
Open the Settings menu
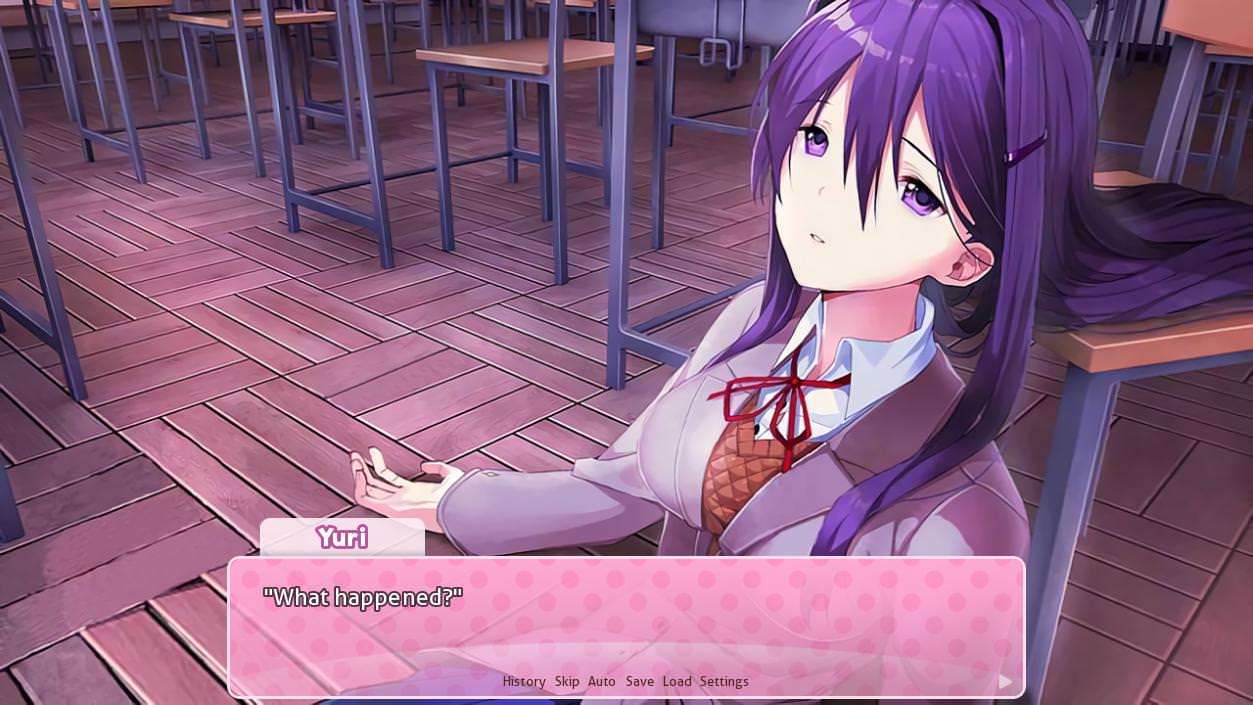coord(724,681)
